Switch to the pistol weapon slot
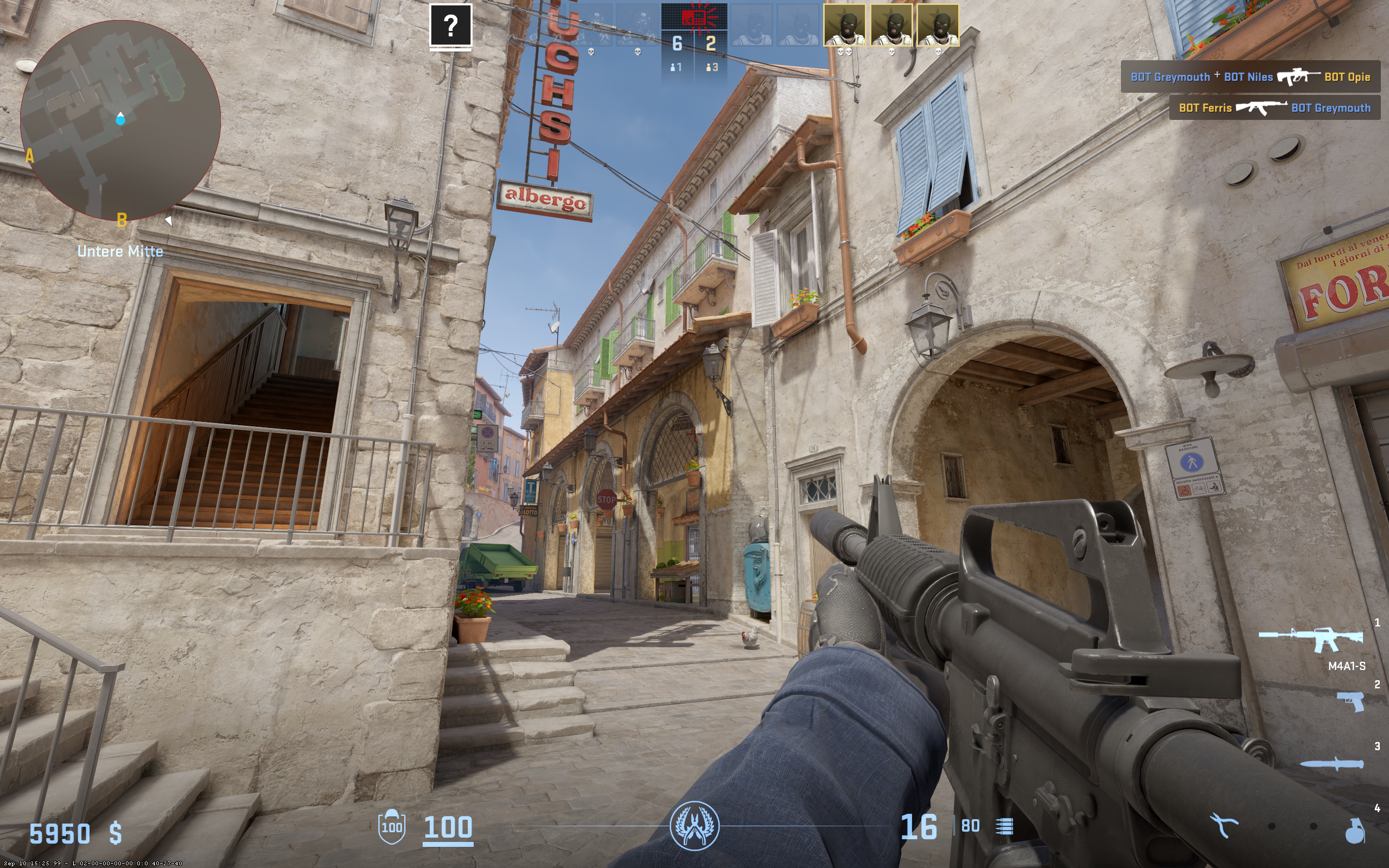Viewport: 1389px width, 868px height. tap(1350, 701)
